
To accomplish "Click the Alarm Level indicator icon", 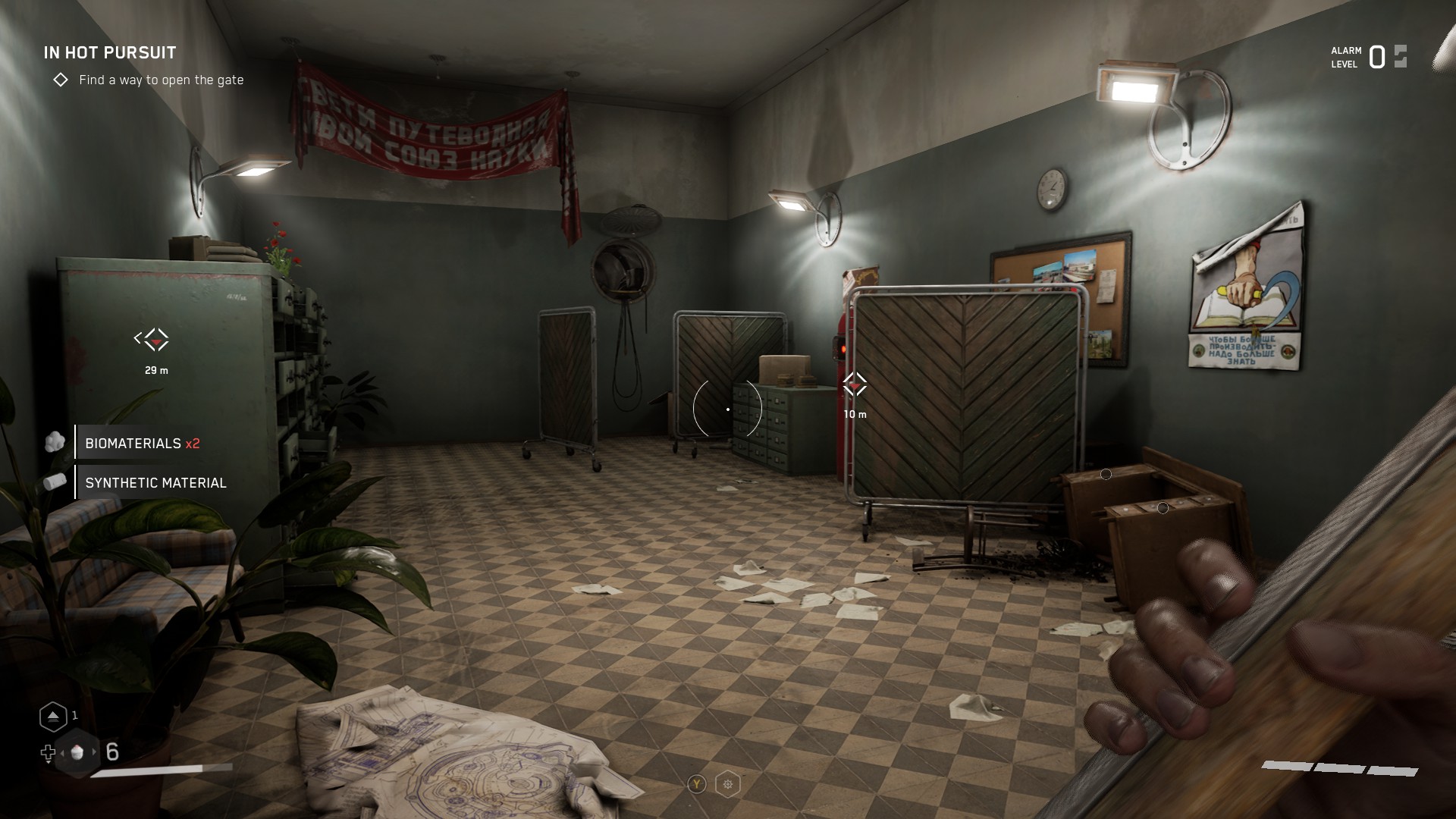I will [1399, 55].
